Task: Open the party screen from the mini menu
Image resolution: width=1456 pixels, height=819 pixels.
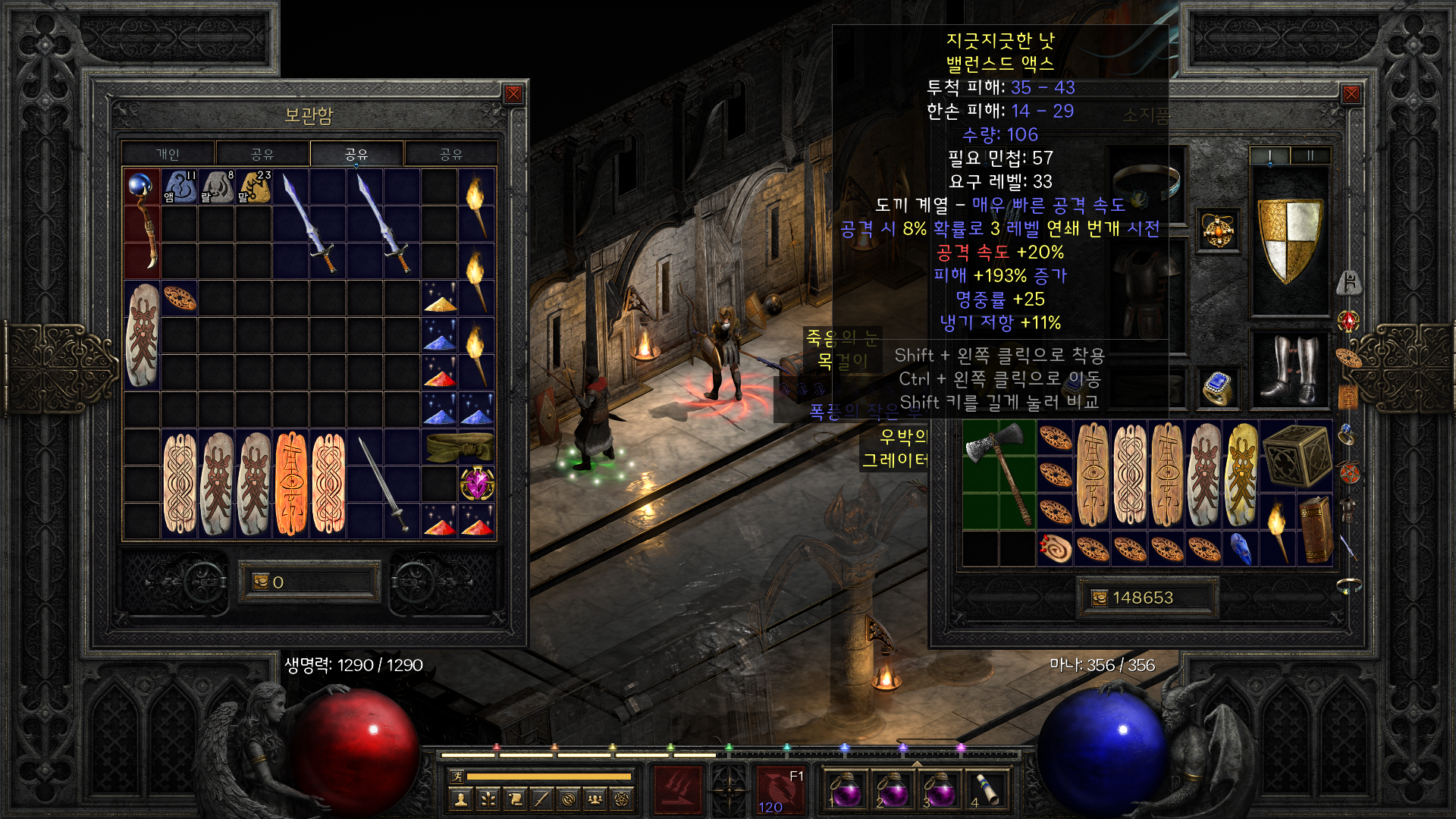Action: [595, 799]
